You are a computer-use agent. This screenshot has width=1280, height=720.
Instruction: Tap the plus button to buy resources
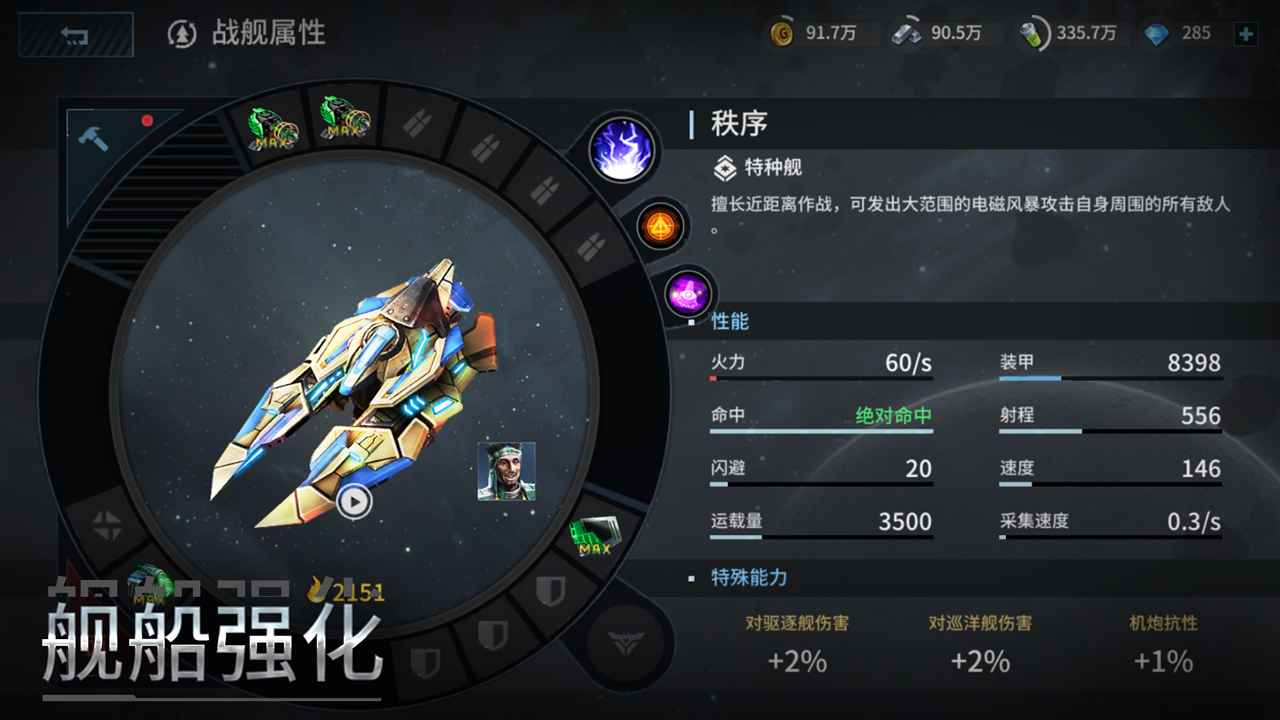pyautogui.click(x=1246, y=32)
